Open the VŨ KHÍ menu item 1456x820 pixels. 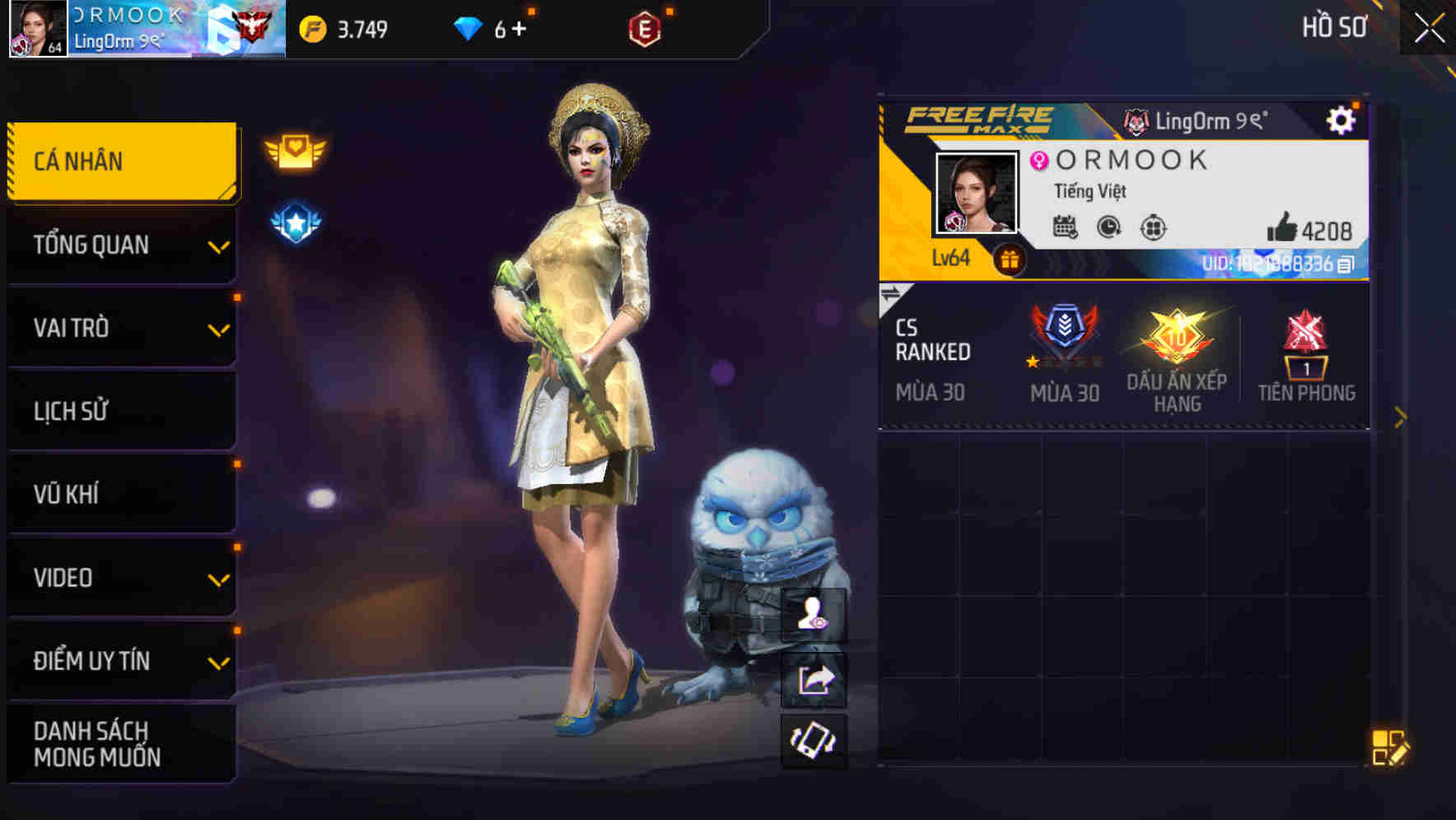122,493
